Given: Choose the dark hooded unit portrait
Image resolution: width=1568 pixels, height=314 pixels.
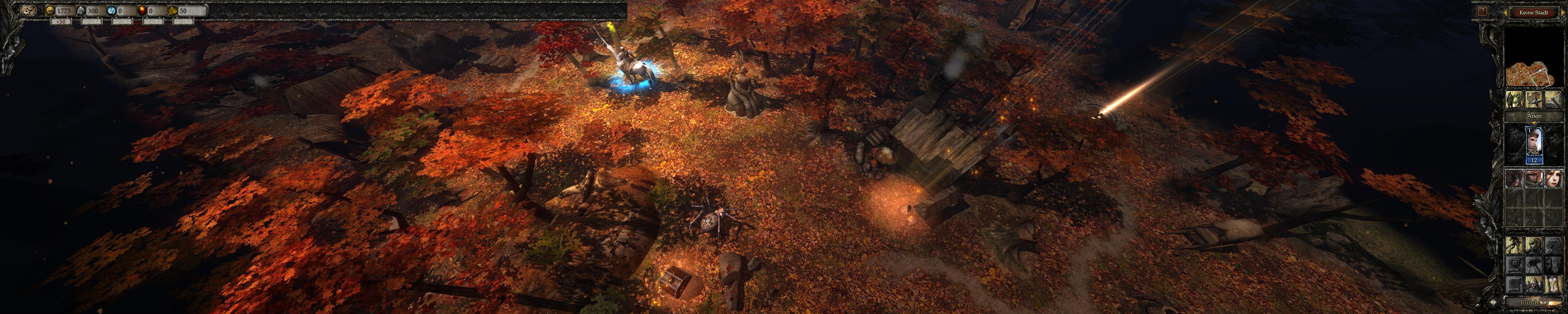Looking at the screenshot, I should pos(1515,179).
